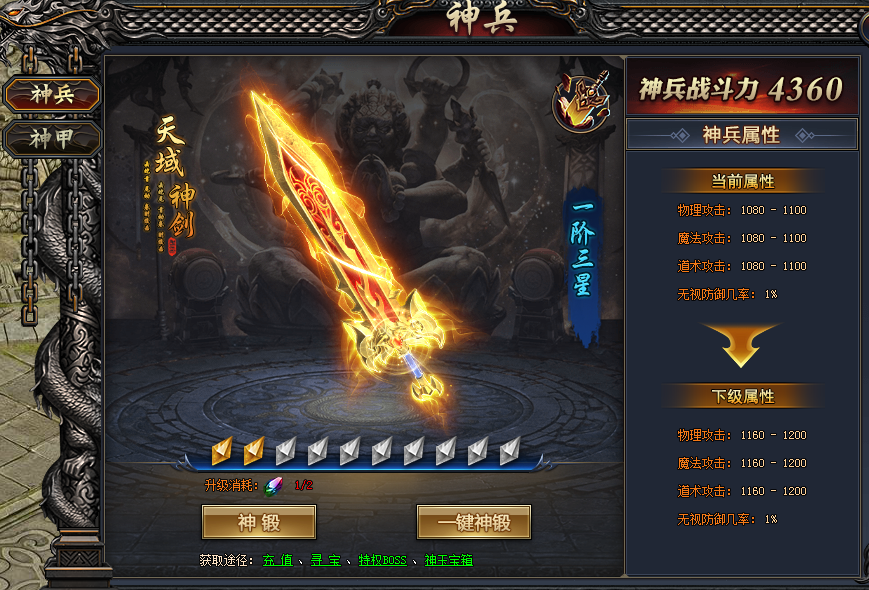Viewport: 869px width, 590px height.
Task: Follow the 充值 recharge link
Action: (277, 561)
